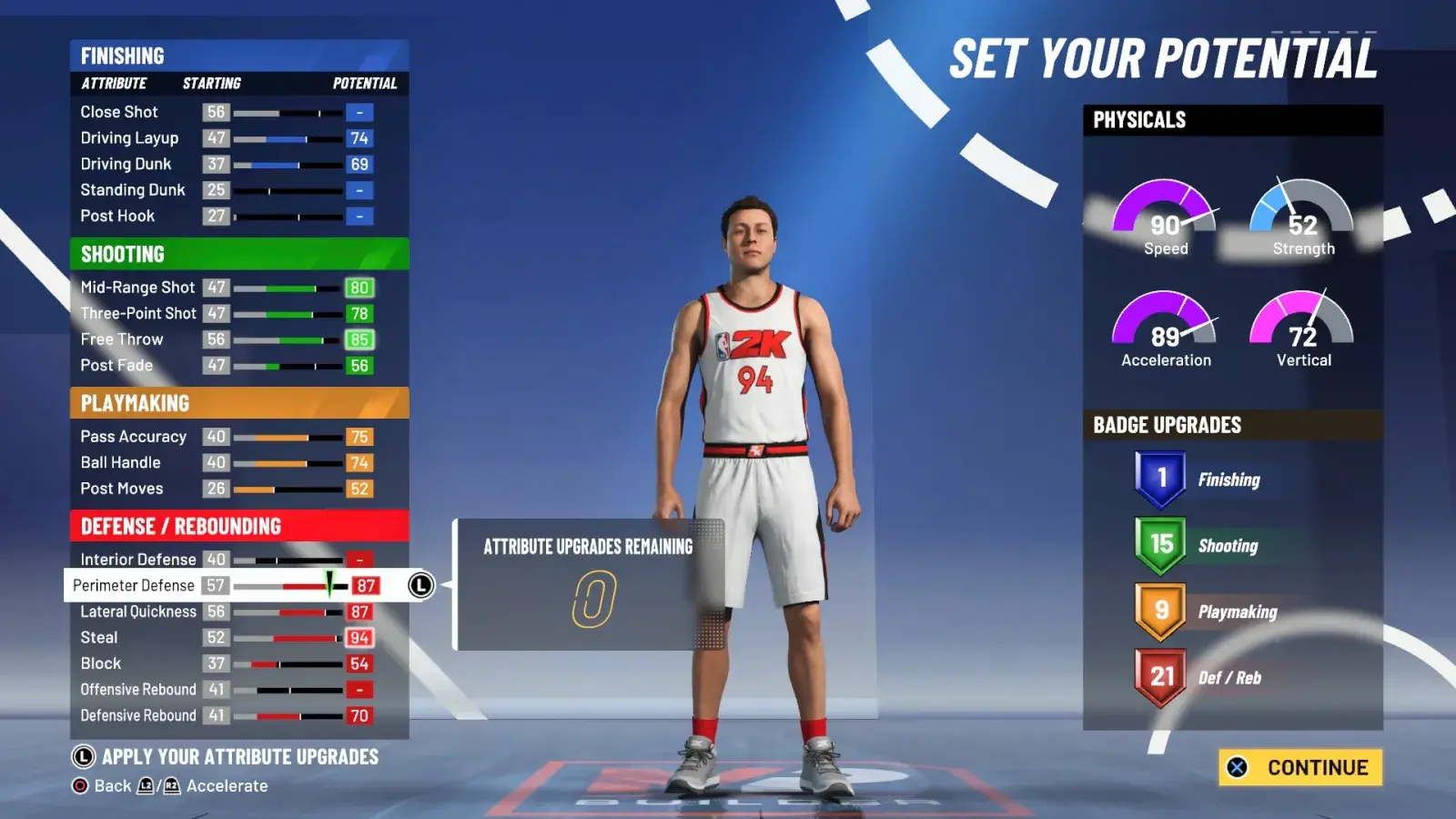Select the Post Hook attribute row
Image resolution: width=1456 pixels, height=819 pixels.
227,217
